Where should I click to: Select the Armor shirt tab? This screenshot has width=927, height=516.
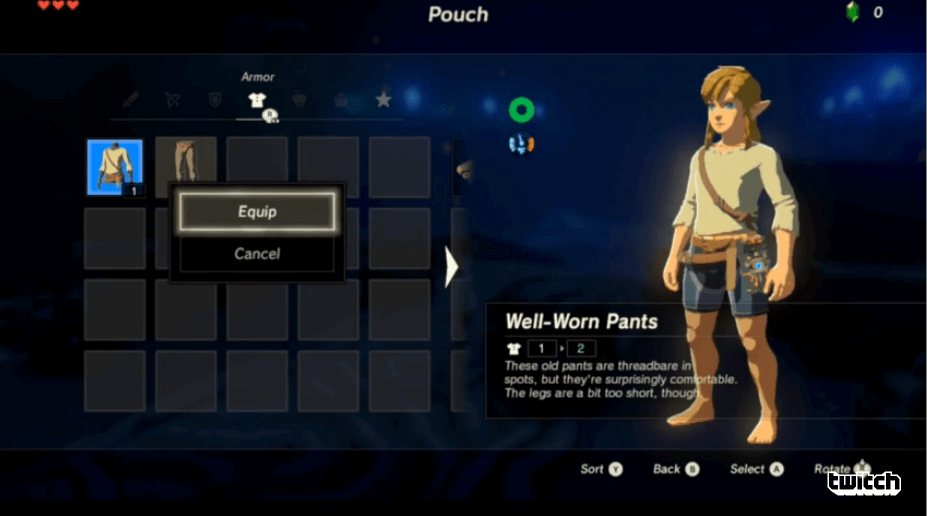tap(257, 100)
